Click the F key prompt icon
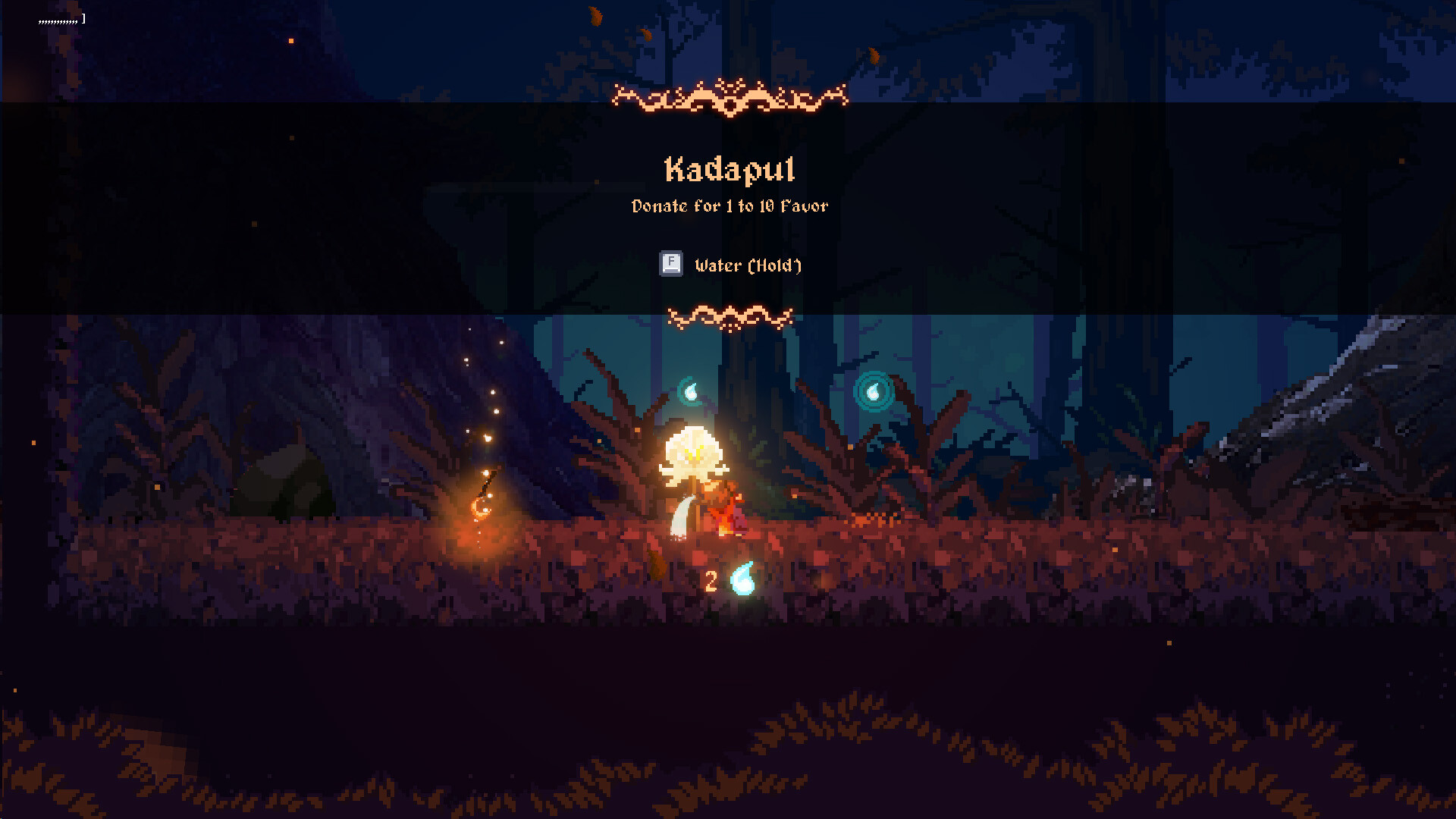1456x819 pixels. (x=670, y=264)
